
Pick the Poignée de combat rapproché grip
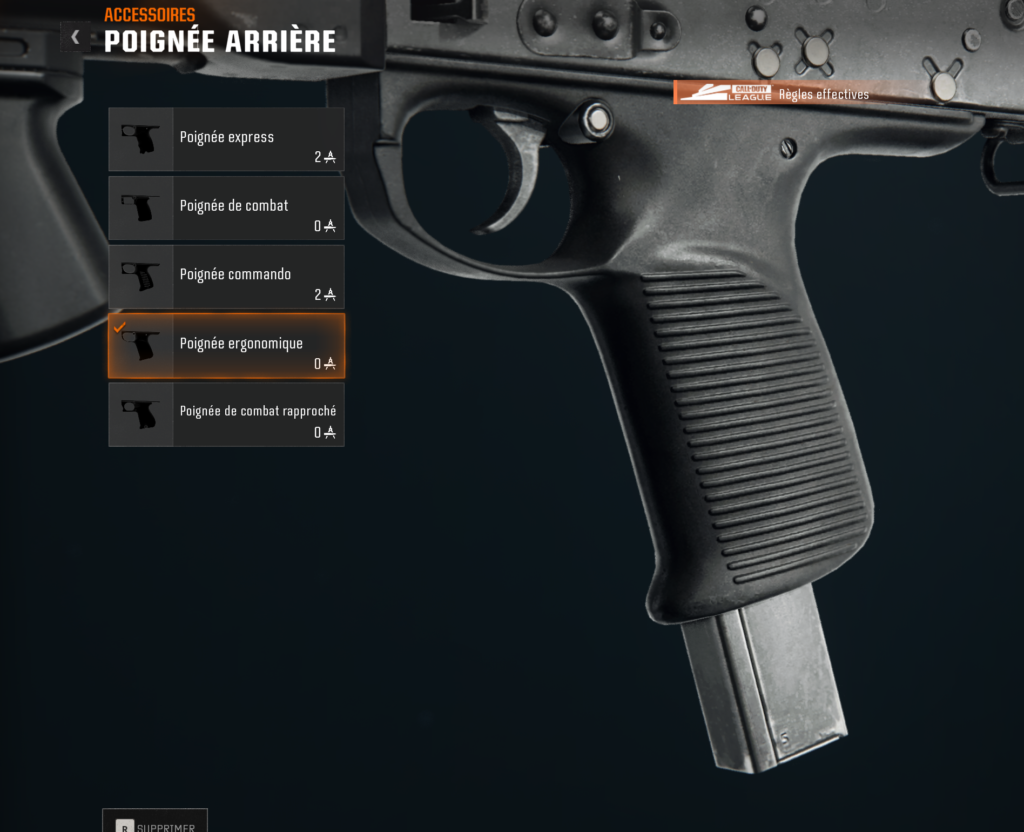pyautogui.click(x=226, y=414)
